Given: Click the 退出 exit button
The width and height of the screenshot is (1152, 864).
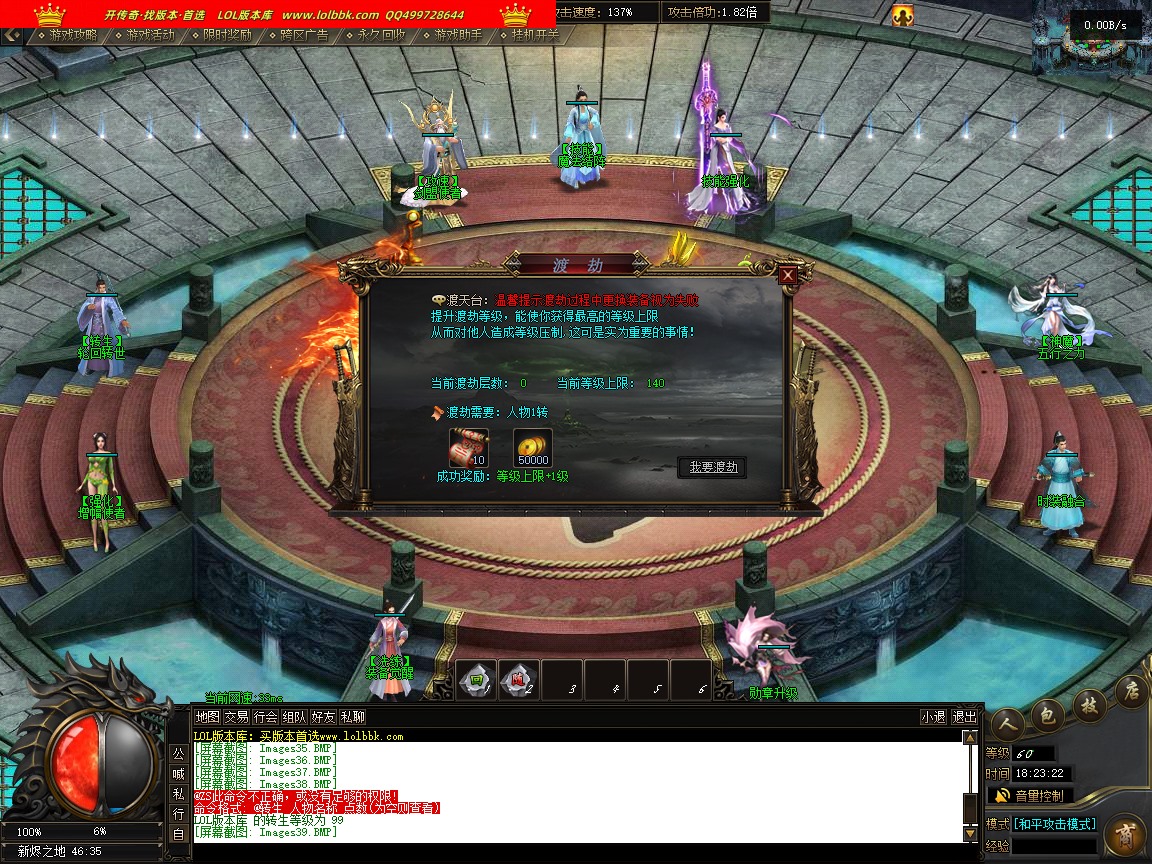Looking at the screenshot, I should 964,717.
